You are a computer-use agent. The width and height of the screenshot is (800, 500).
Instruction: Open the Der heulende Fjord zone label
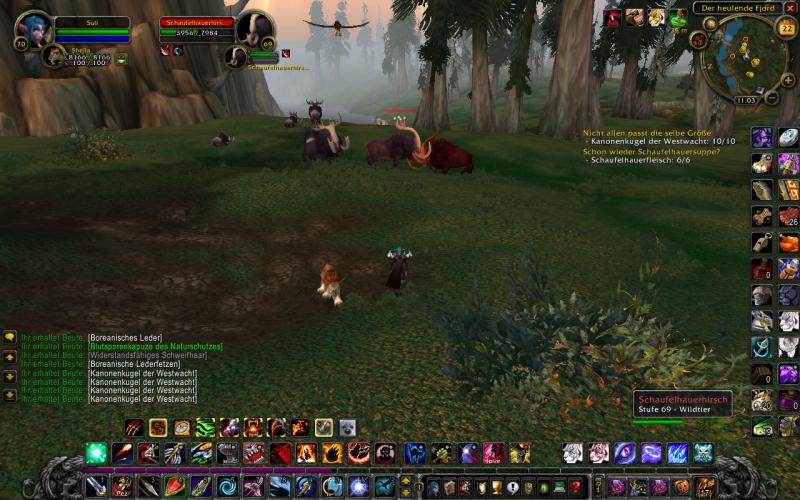pos(737,8)
